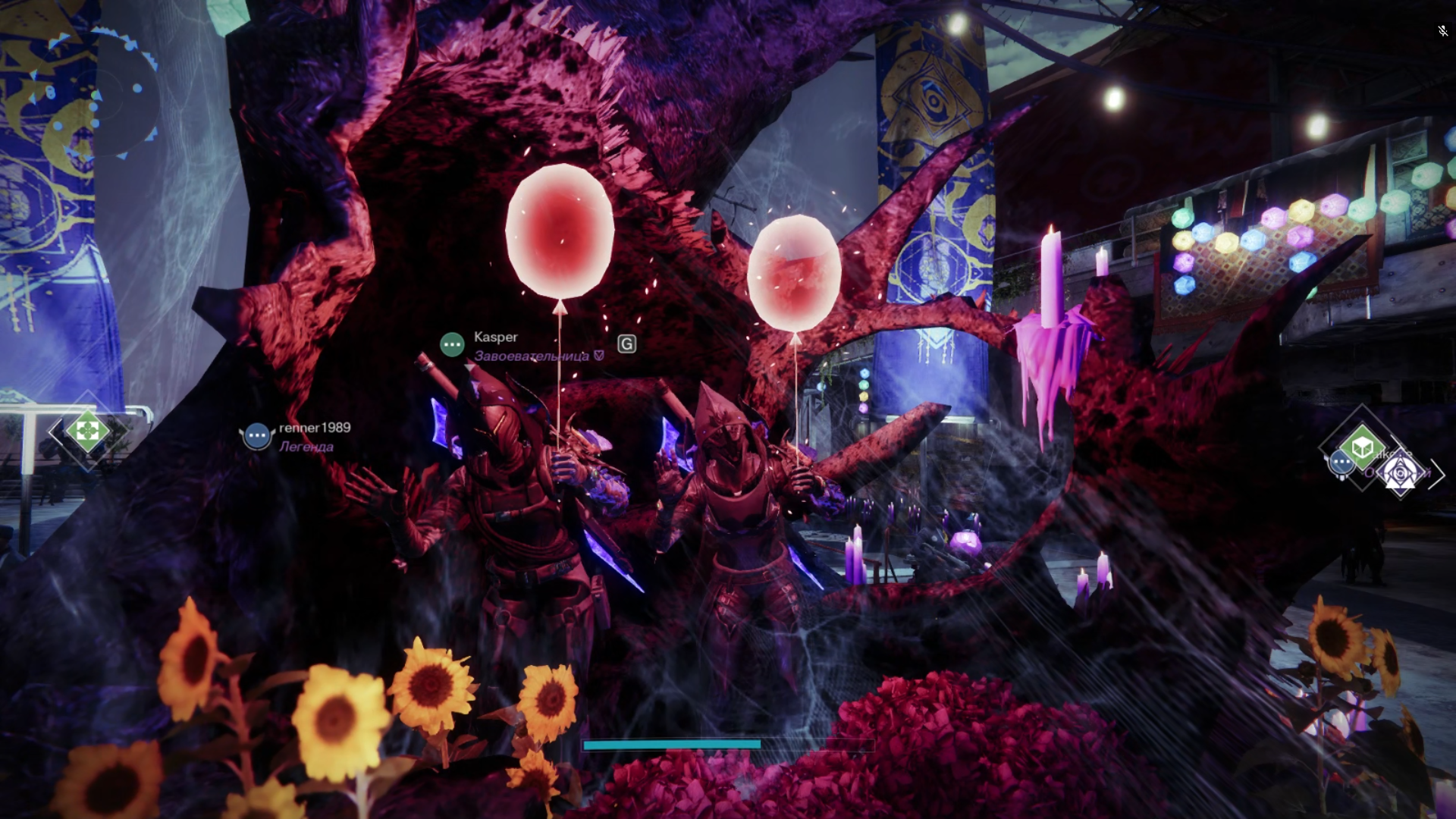Image resolution: width=1456 pixels, height=819 pixels.
Task: Click the green speech bubble beside Kasper
Action: click(x=452, y=344)
